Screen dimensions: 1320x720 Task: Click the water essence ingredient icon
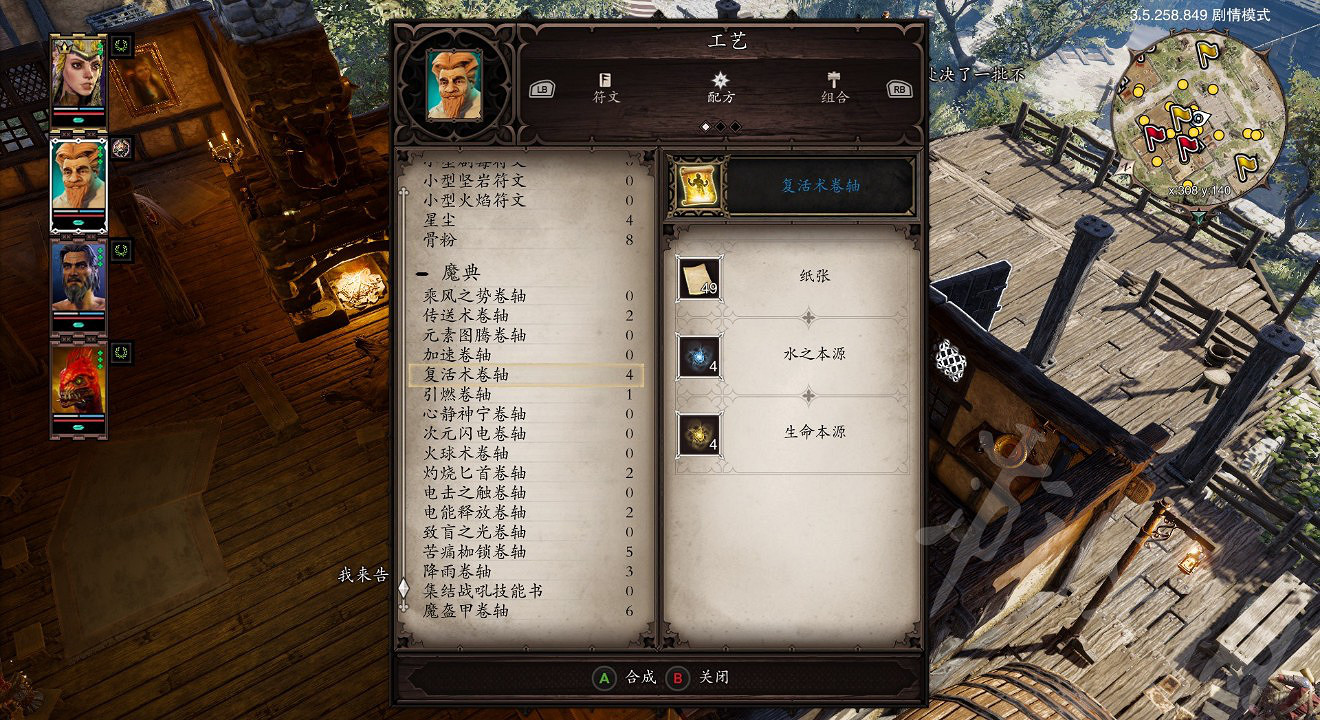click(701, 356)
